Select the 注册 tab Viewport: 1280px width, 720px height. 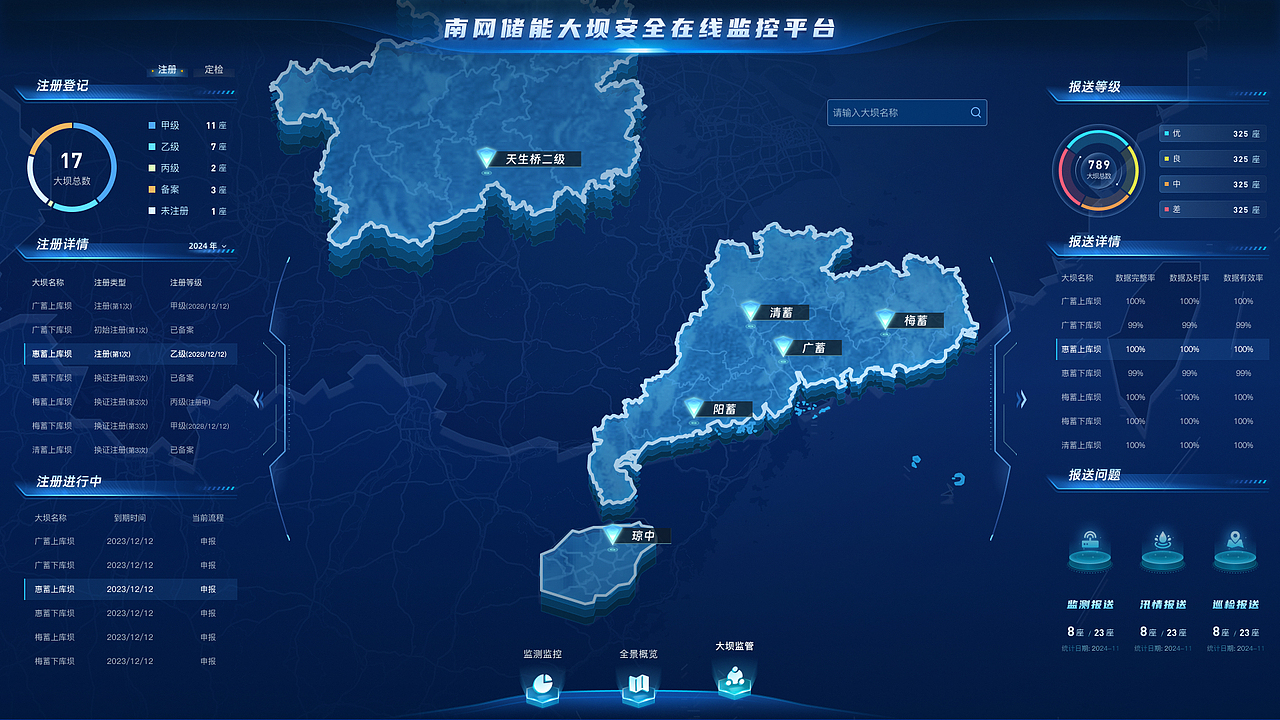pos(165,70)
